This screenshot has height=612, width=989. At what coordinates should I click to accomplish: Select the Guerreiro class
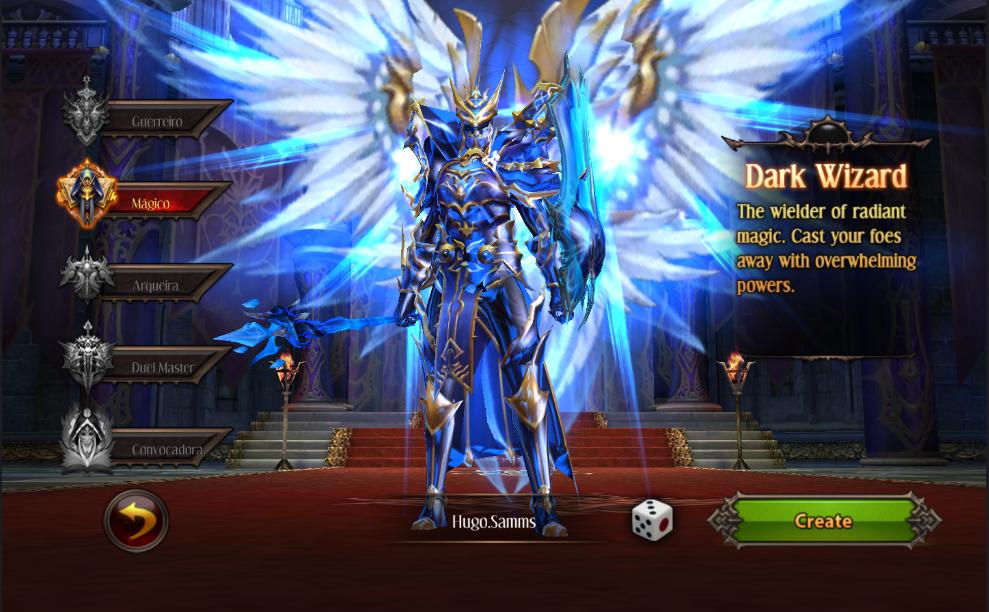pos(155,120)
